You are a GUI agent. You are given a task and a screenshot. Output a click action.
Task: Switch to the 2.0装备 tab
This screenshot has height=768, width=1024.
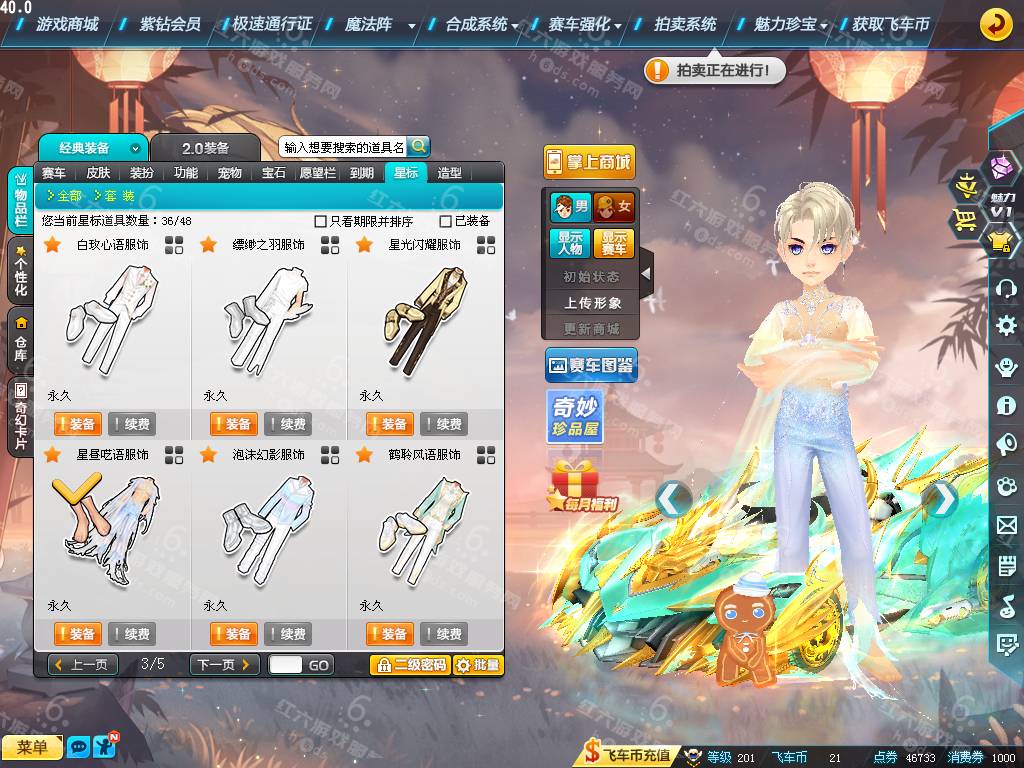pos(205,148)
